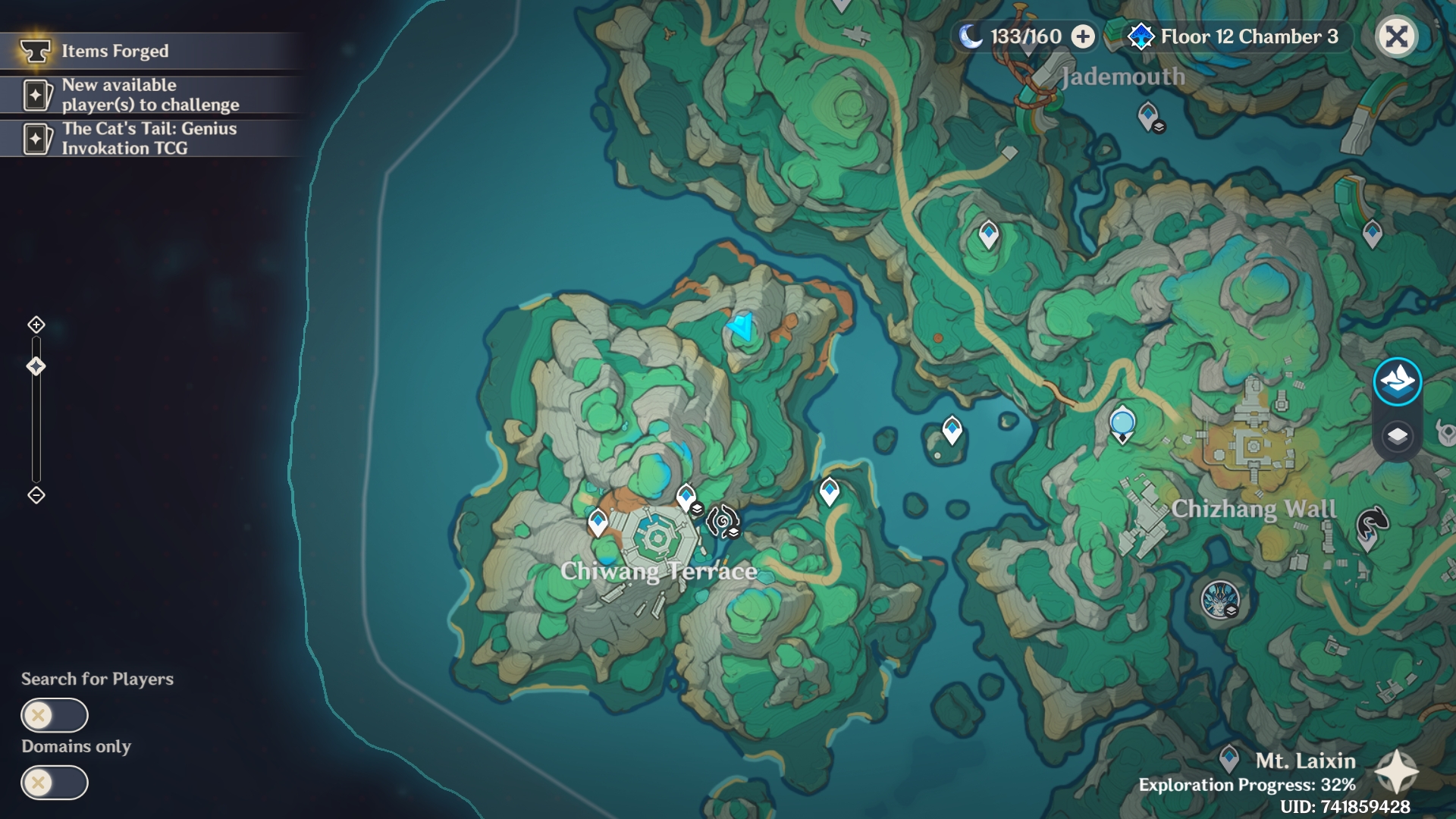Click the plus to replenish Original Resin

coord(1081,35)
